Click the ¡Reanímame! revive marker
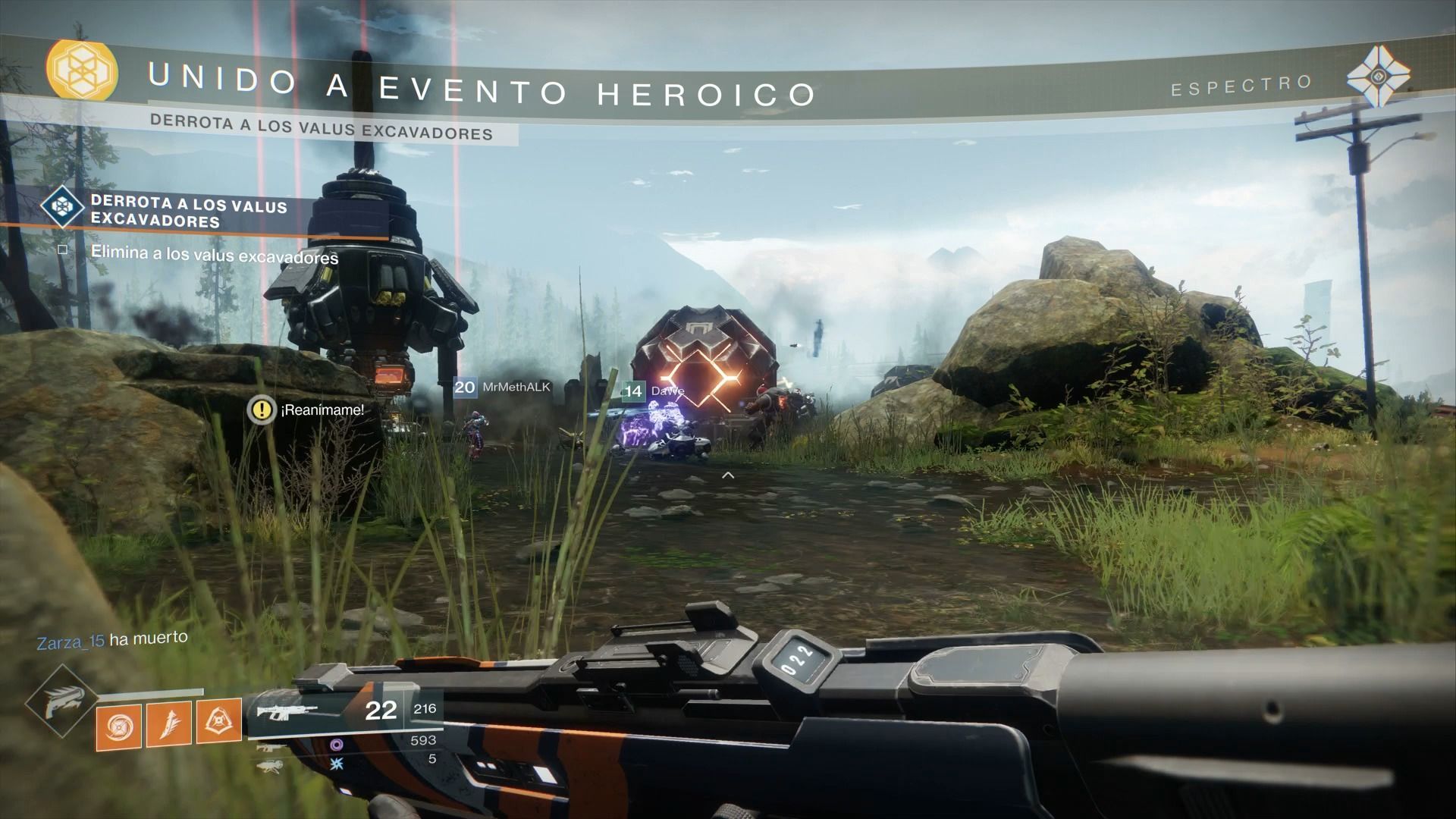The image size is (1456, 819). click(x=262, y=410)
